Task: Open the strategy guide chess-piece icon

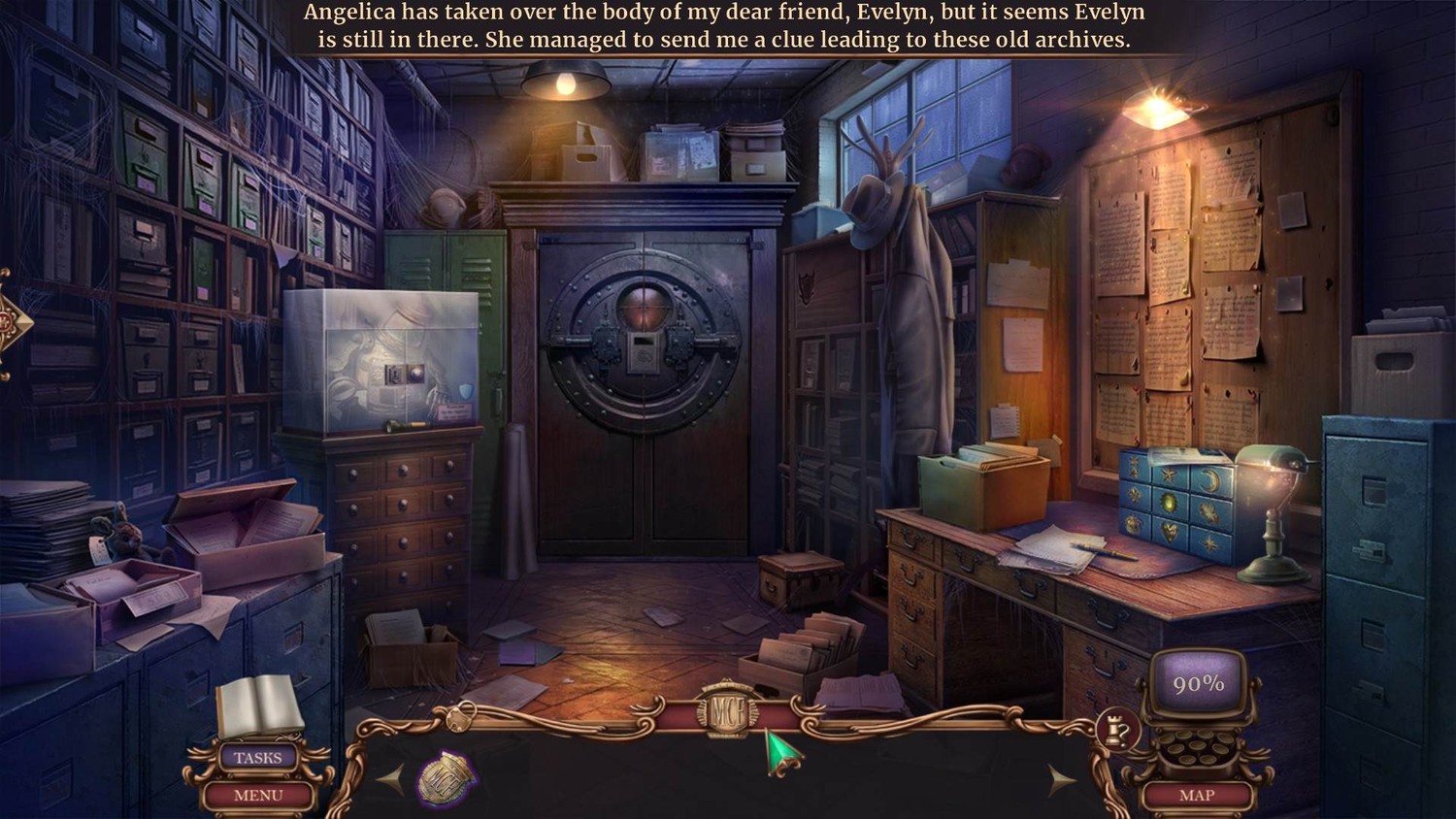Action: tap(1116, 729)
